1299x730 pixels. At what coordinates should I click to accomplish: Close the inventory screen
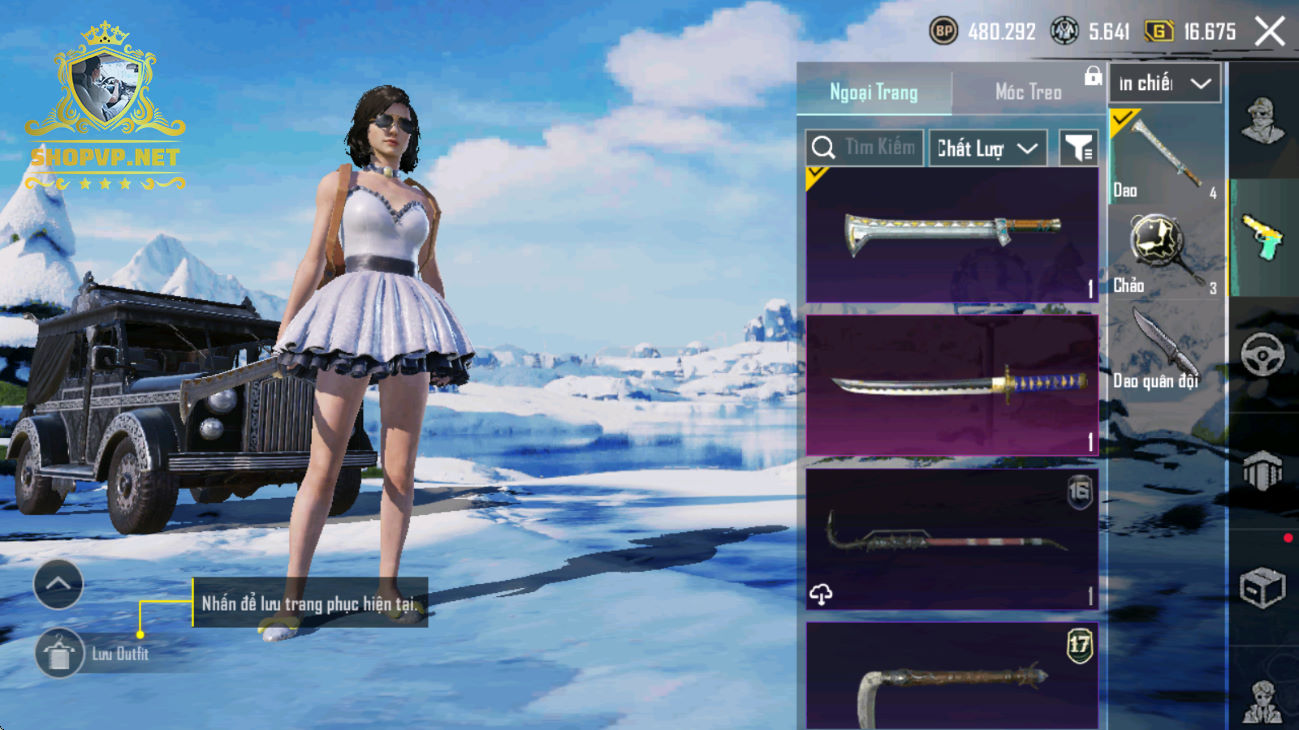[1270, 32]
